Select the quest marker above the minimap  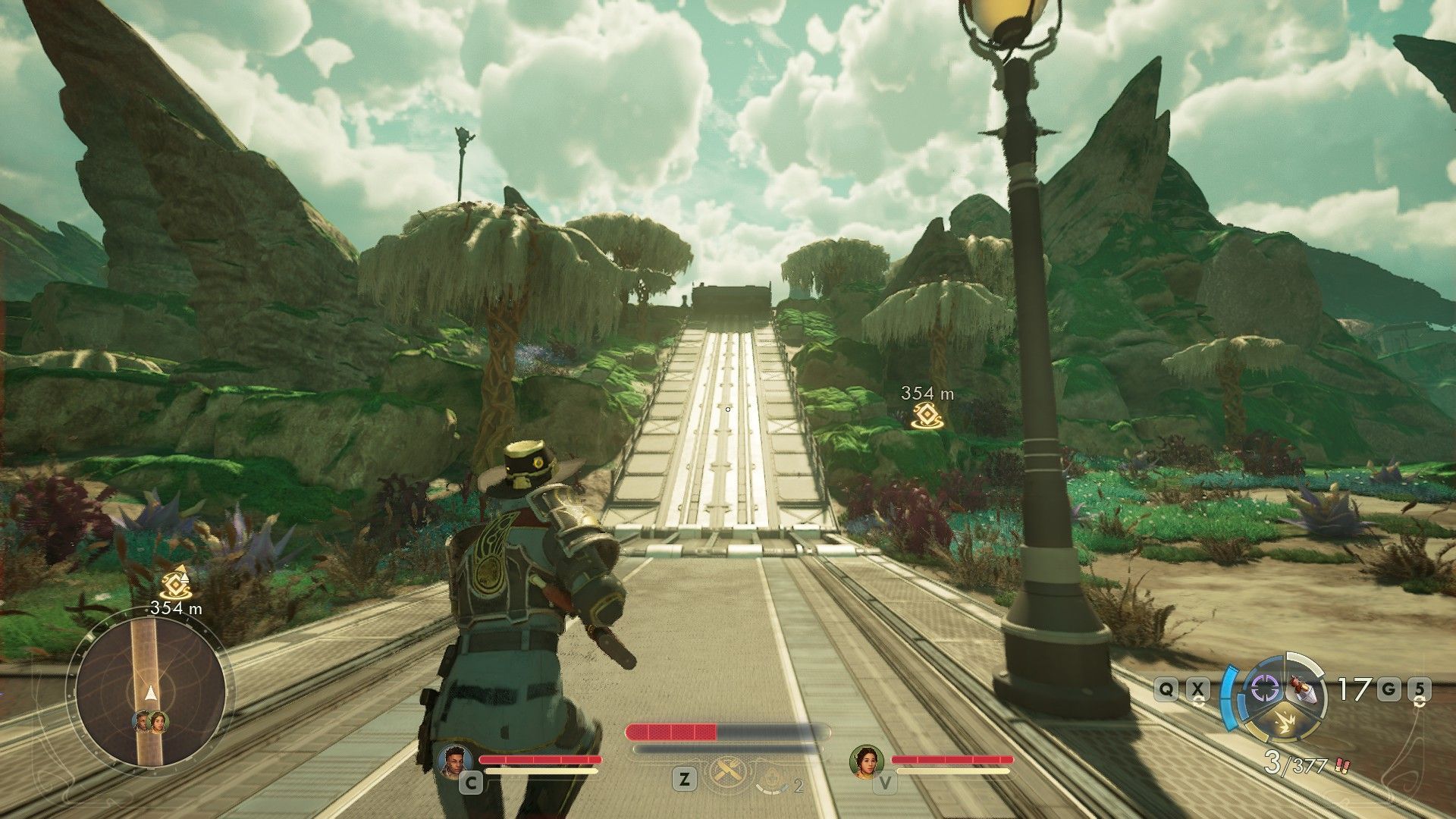176,583
